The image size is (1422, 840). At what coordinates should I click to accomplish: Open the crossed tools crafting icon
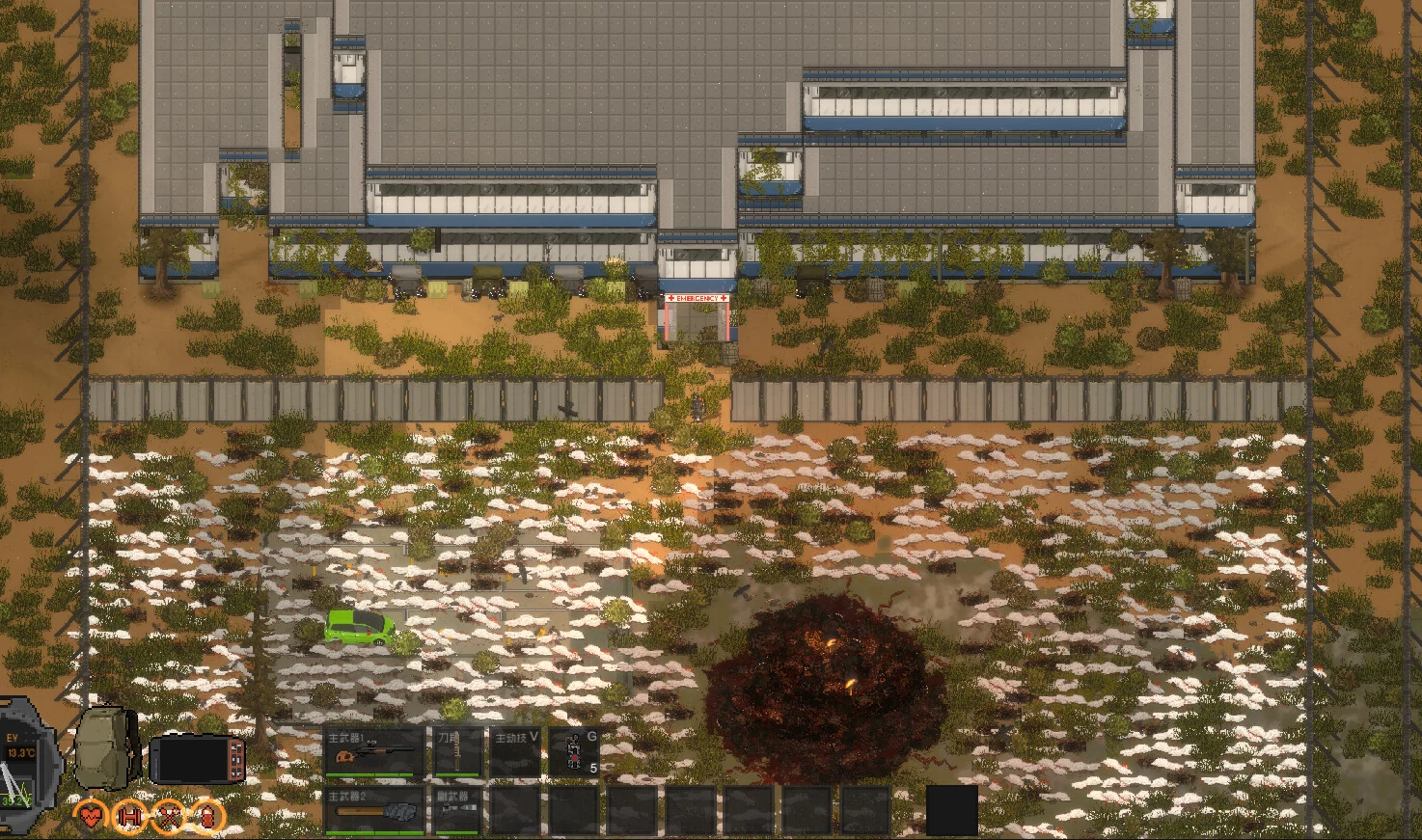169,817
